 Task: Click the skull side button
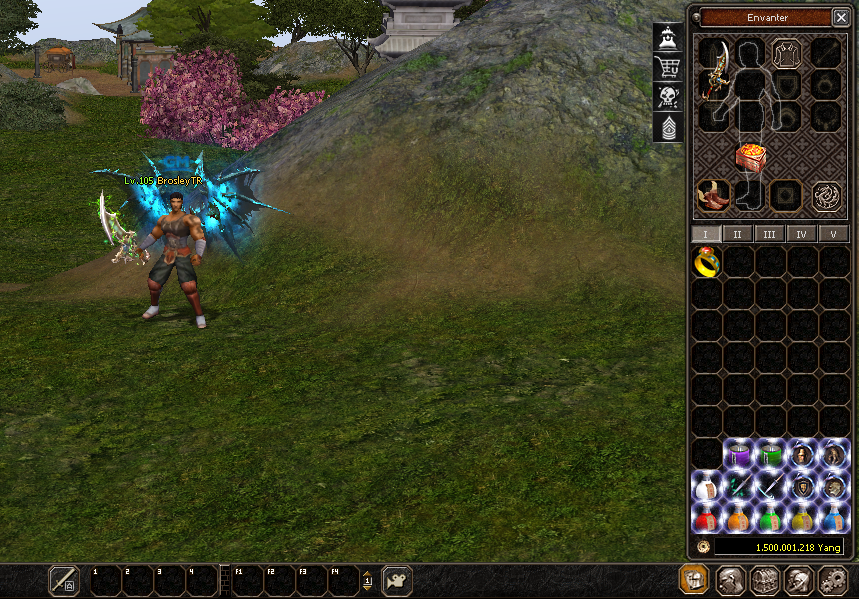(x=668, y=97)
